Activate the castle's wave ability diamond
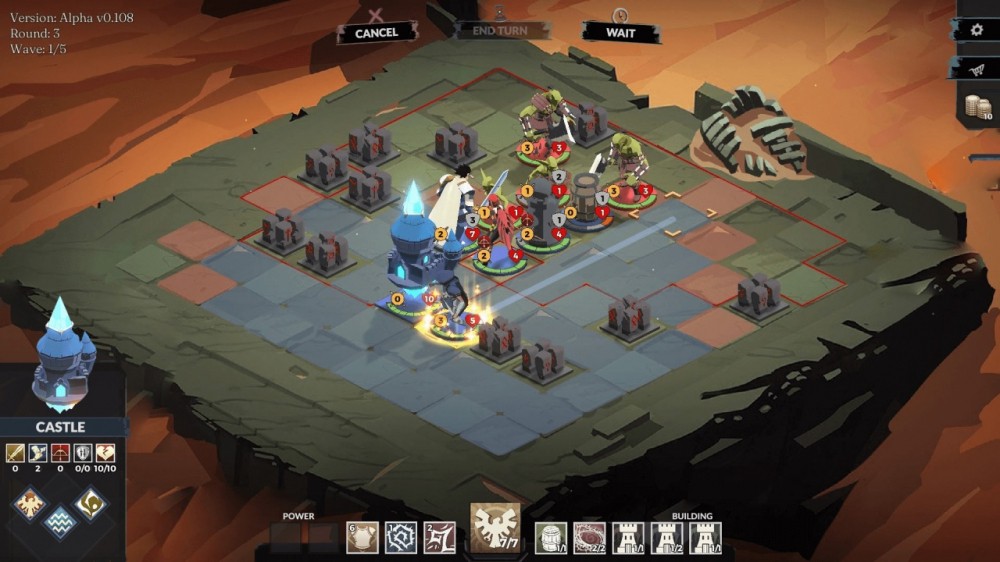The height and width of the screenshot is (562, 1000). 60,520
